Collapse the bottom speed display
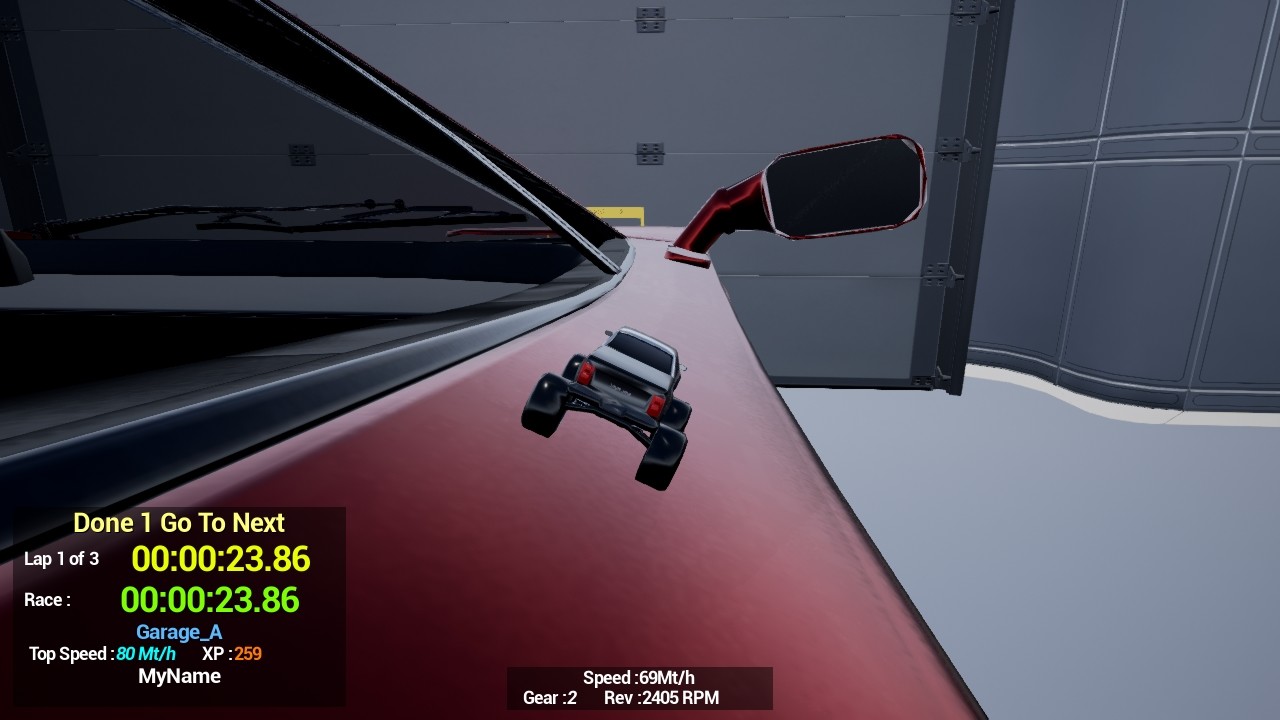The width and height of the screenshot is (1280, 720). click(638, 688)
